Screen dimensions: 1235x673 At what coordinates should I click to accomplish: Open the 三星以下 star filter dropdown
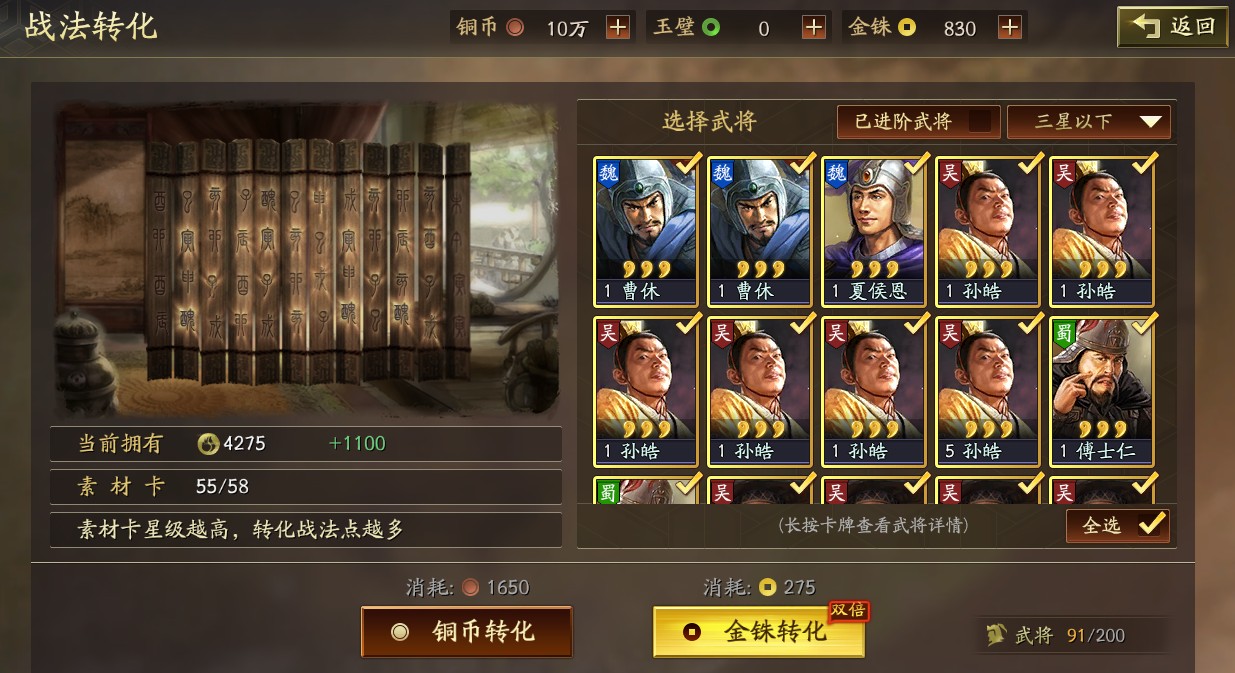[x=1088, y=122]
